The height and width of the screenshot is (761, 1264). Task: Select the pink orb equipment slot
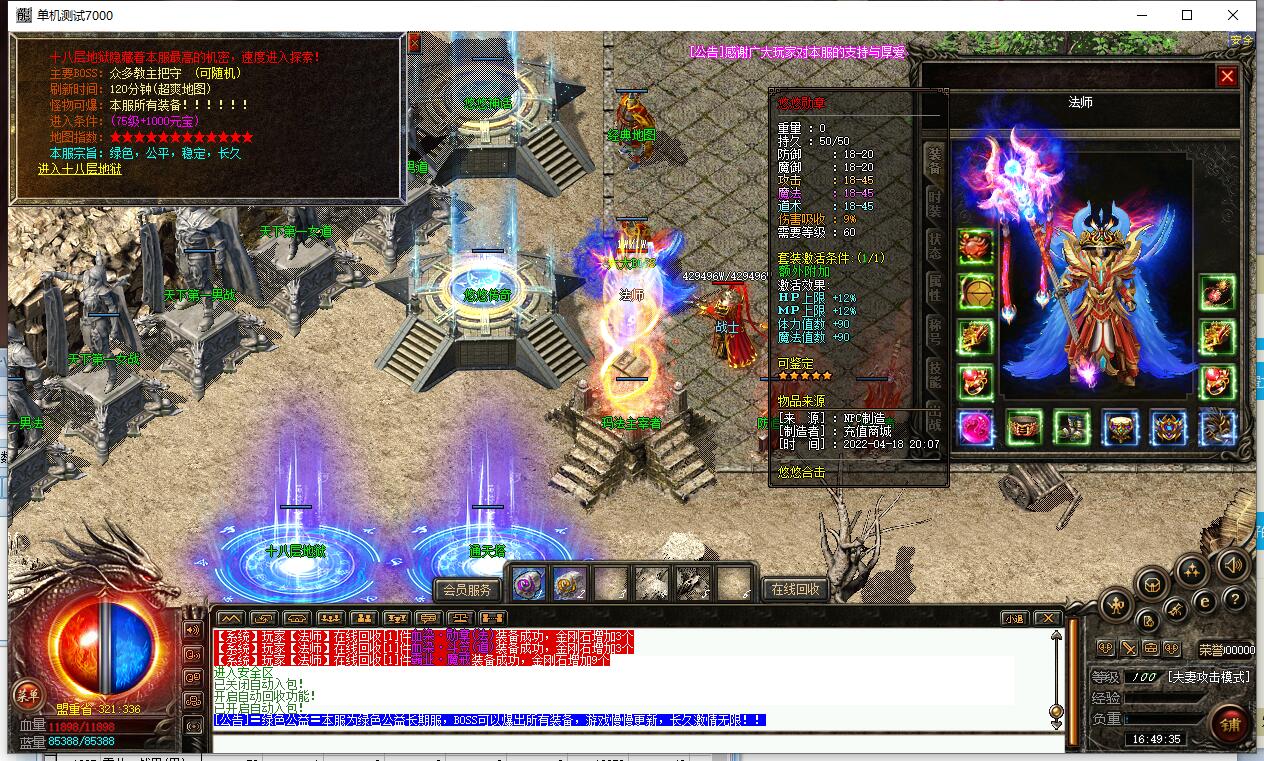(x=975, y=427)
